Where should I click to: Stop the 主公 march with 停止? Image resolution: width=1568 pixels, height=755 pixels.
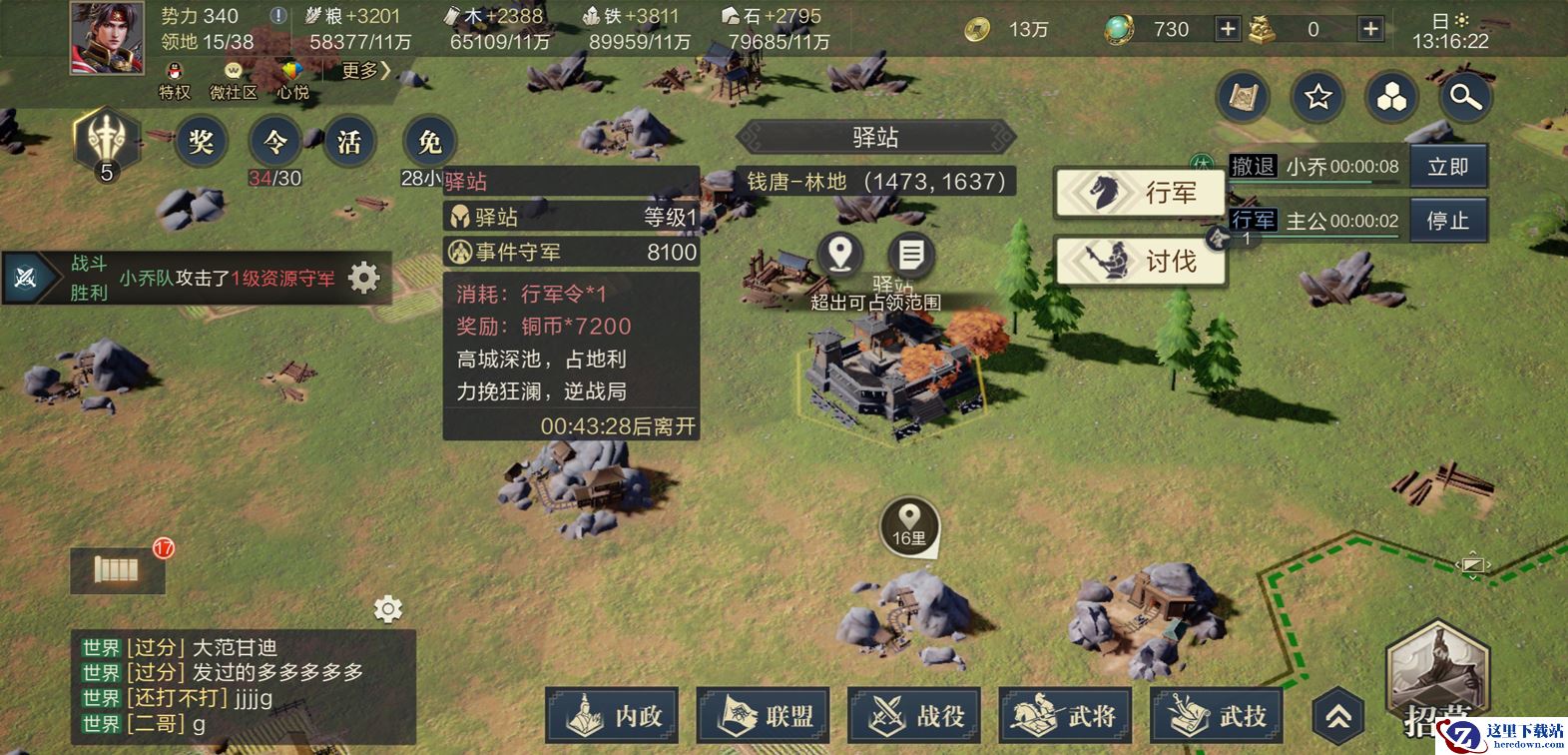pos(1448,221)
